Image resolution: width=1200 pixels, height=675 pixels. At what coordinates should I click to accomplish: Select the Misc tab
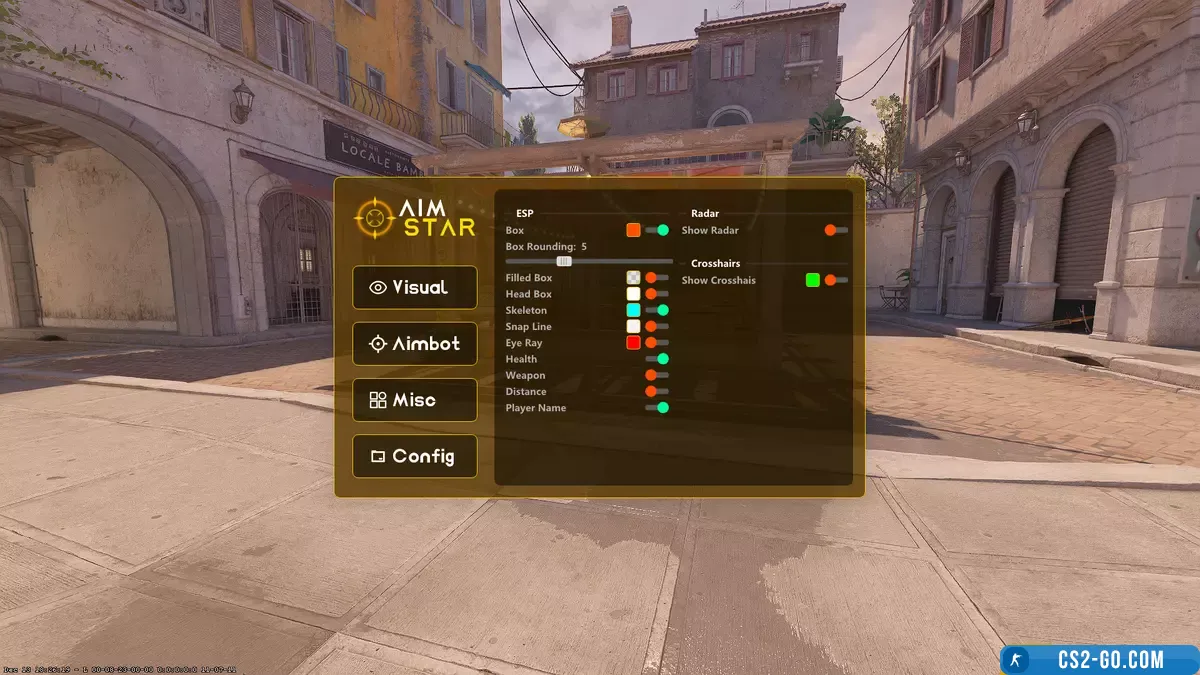point(414,400)
